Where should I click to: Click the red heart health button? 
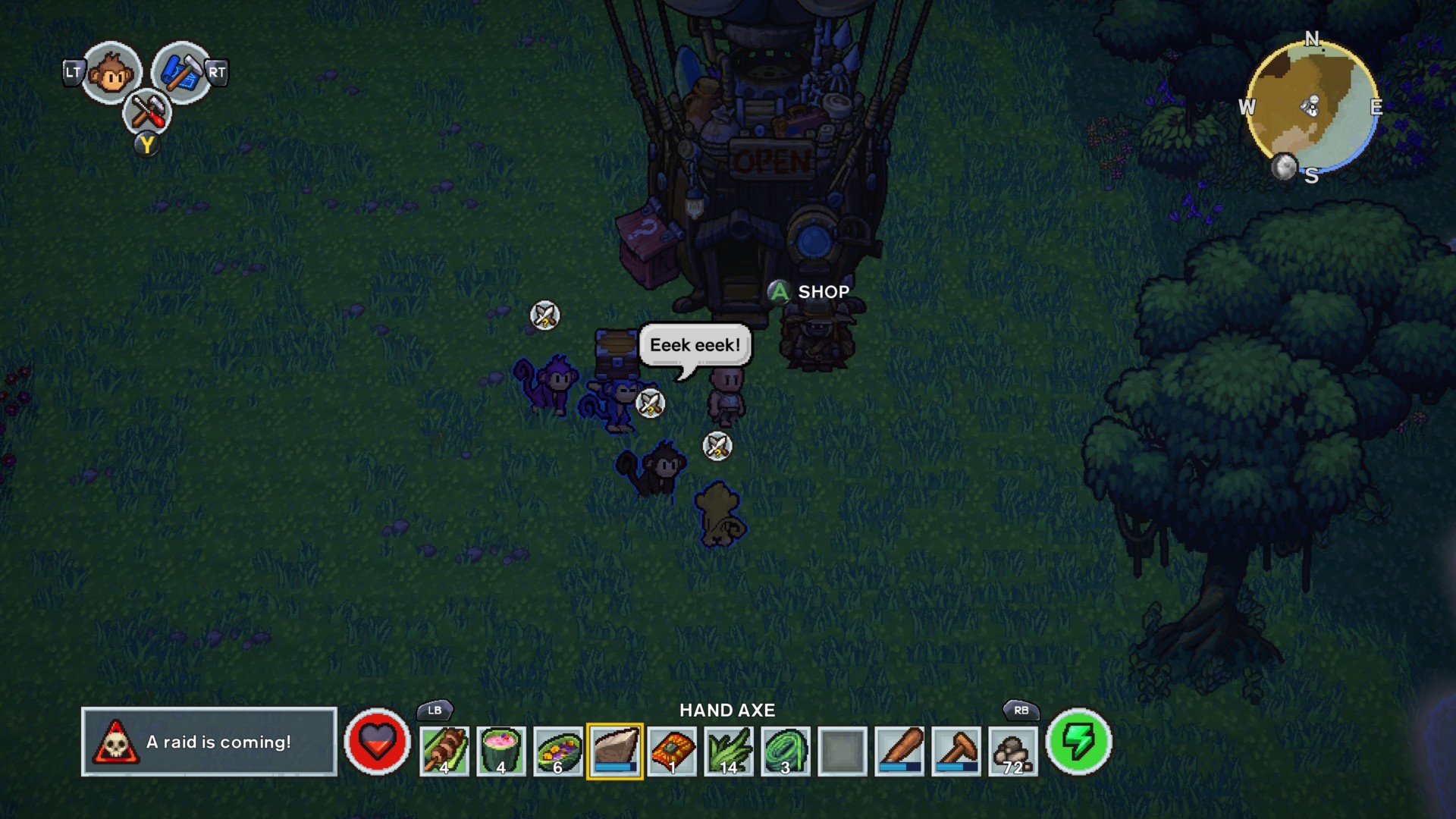click(377, 742)
